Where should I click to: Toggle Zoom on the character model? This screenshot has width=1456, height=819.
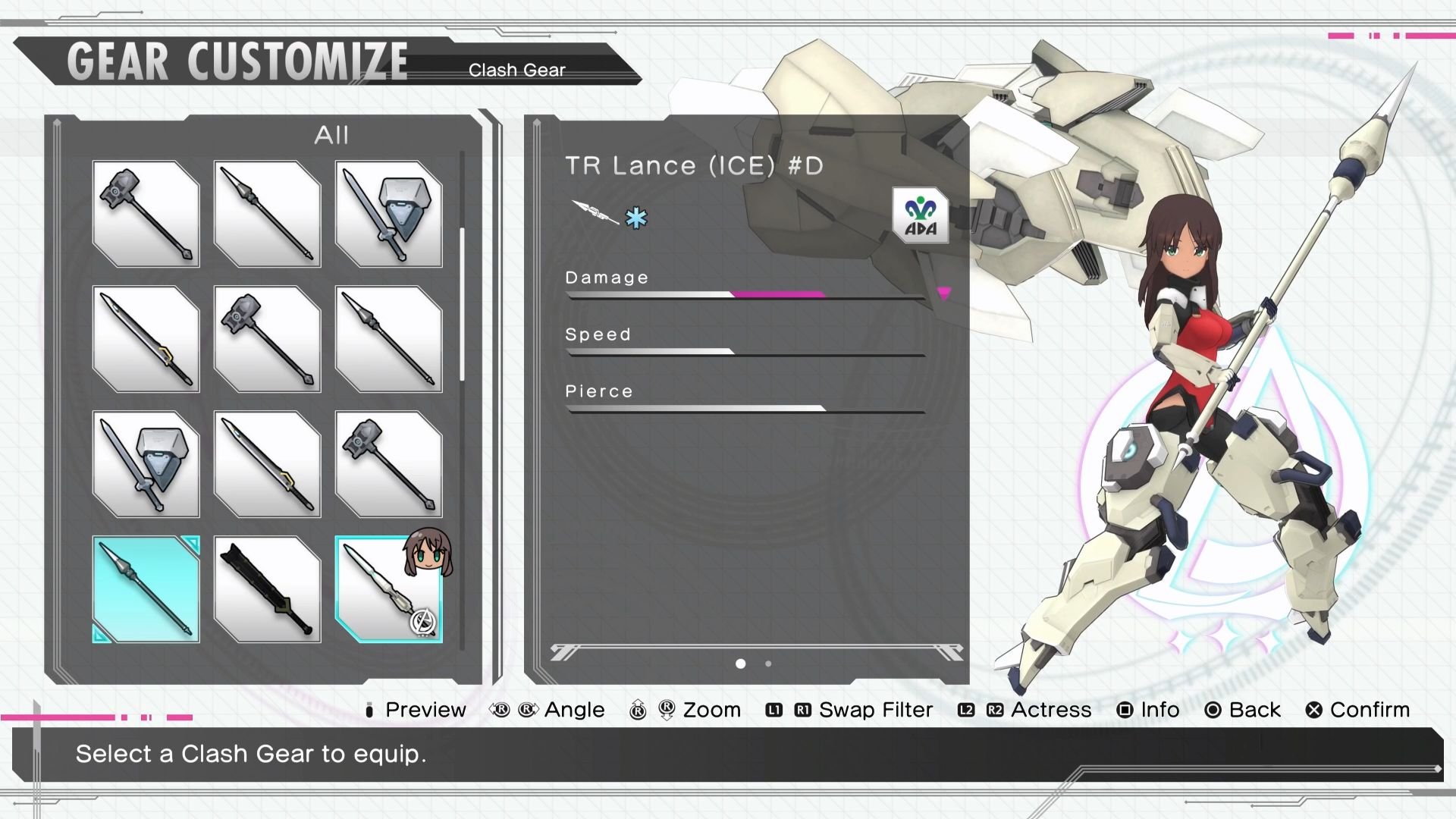(x=711, y=710)
